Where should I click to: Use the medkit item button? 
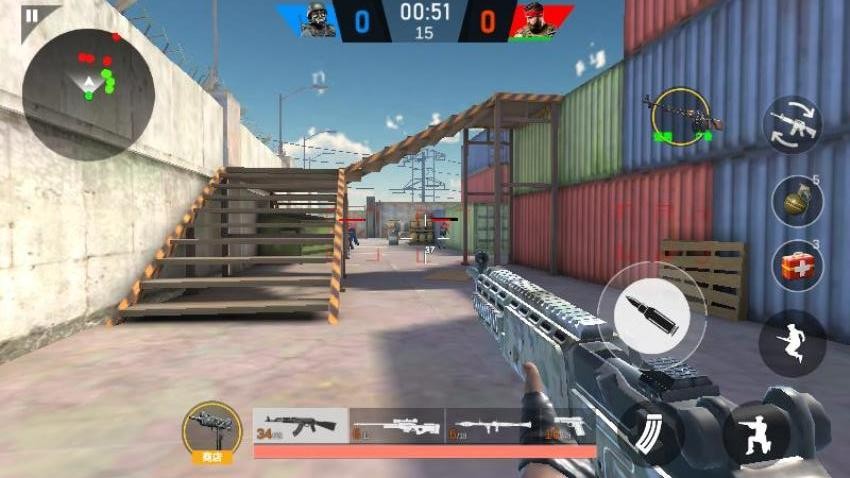(x=797, y=266)
